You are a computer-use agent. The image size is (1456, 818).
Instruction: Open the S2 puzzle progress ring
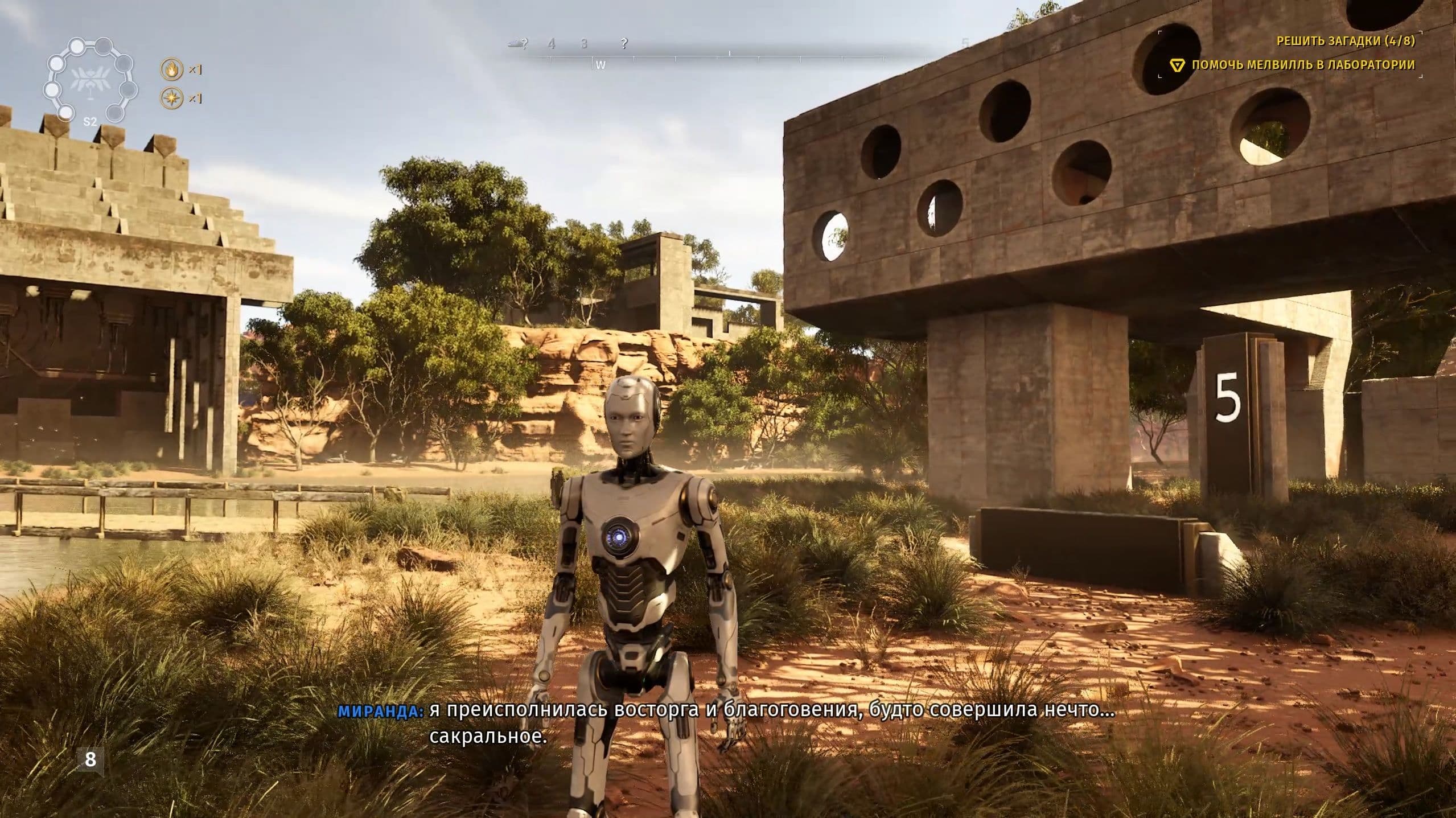(x=89, y=81)
